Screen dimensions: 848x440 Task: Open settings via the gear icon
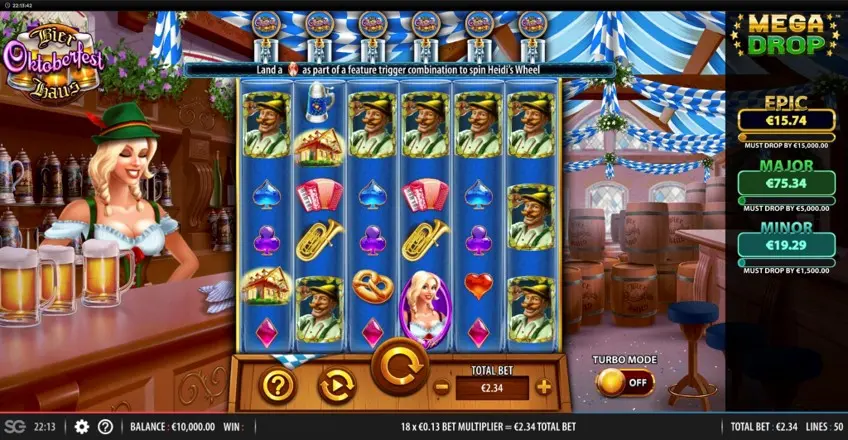pyautogui.click(x=82, y=426)
